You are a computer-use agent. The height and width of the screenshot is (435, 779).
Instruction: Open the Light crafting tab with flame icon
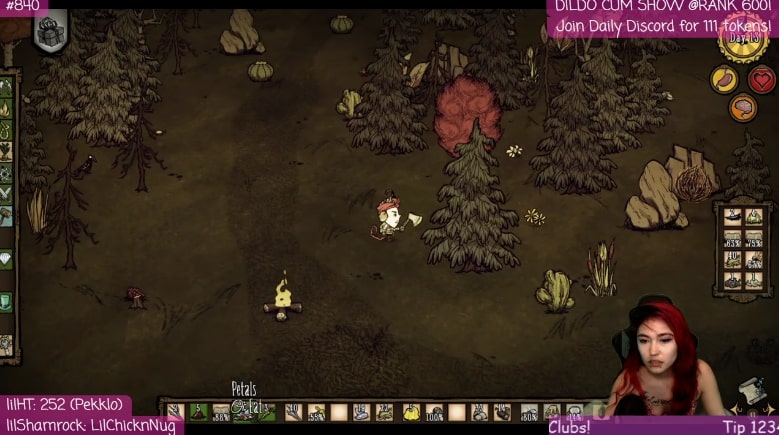click(6, 108)
